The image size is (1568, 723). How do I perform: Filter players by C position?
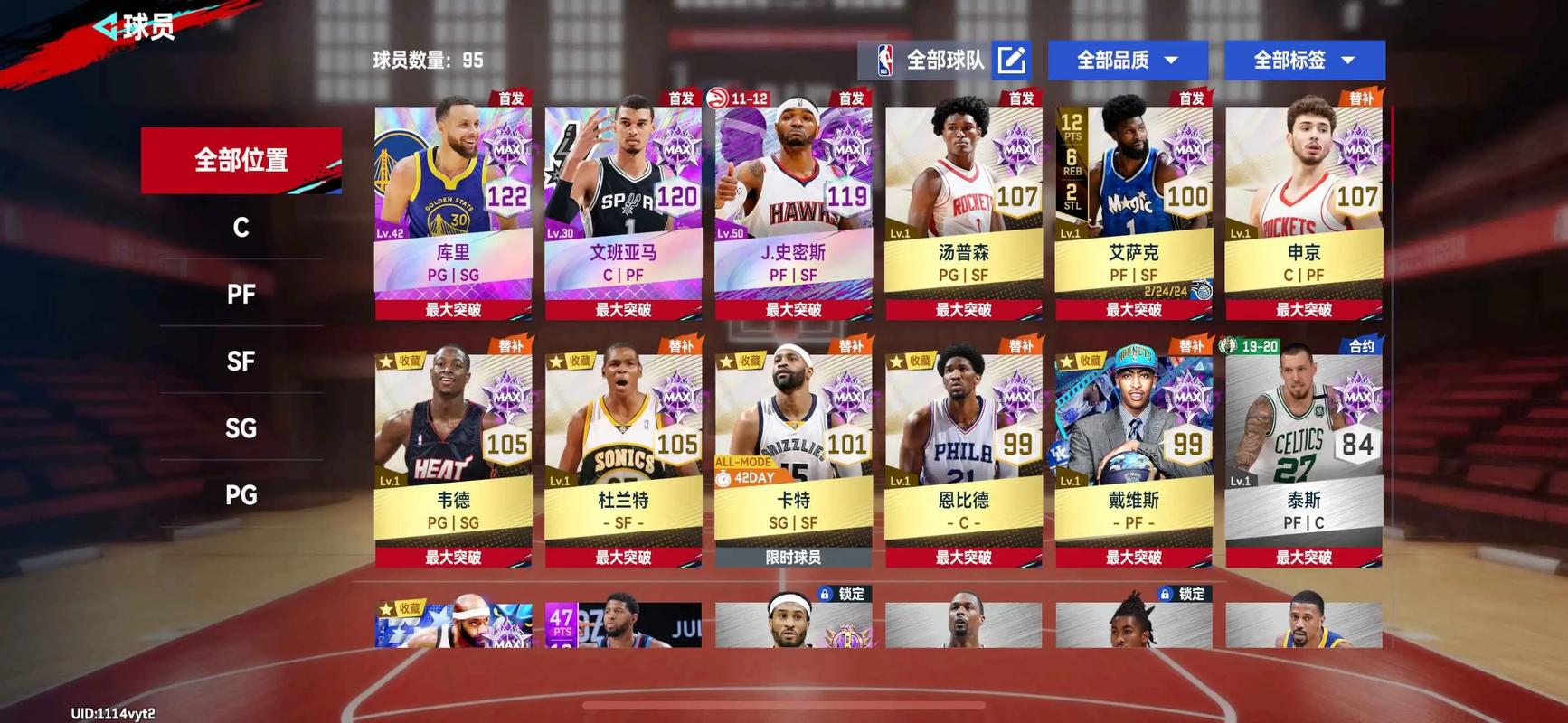tap(241, 227)
